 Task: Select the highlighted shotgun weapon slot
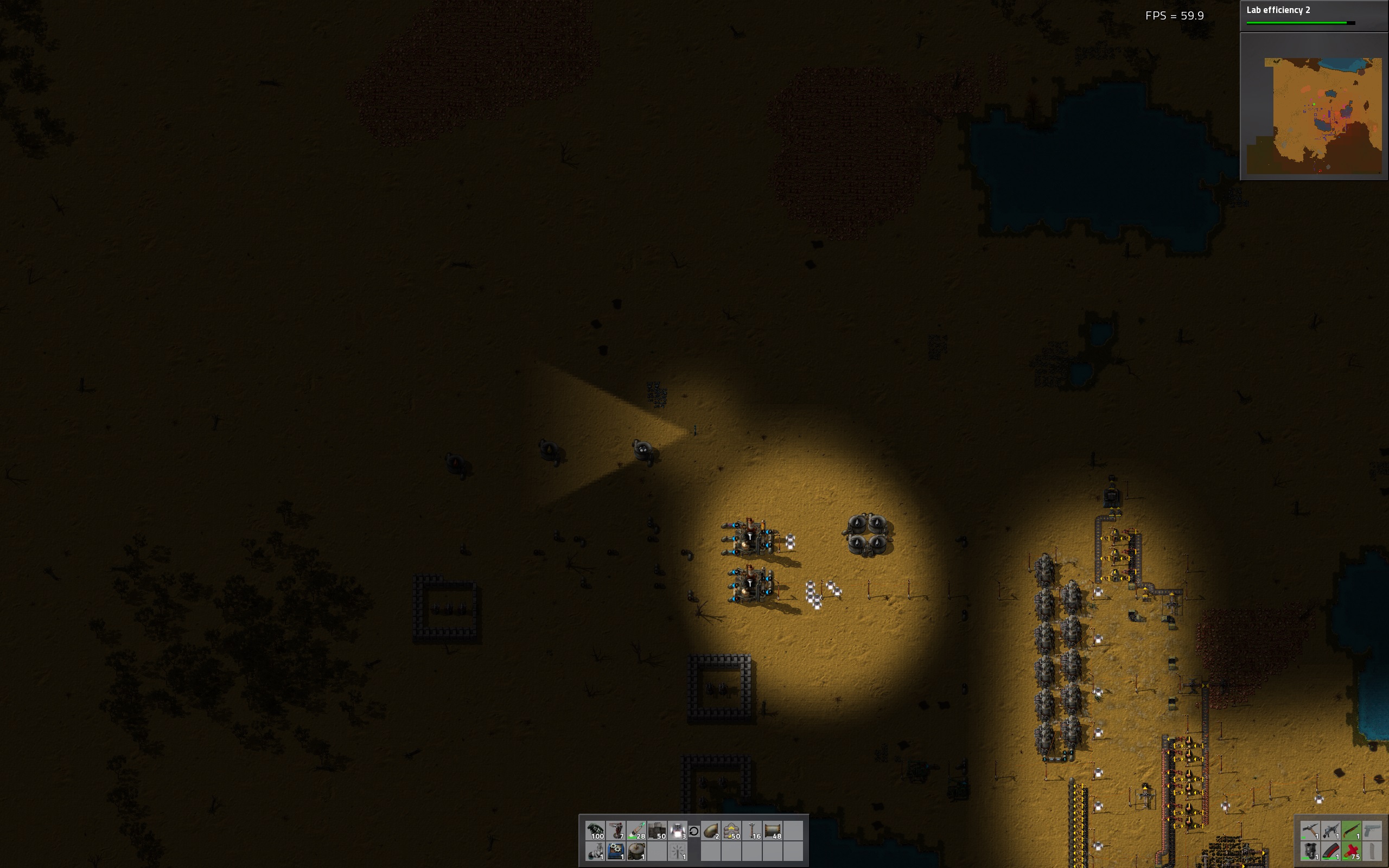point(1352,831)
